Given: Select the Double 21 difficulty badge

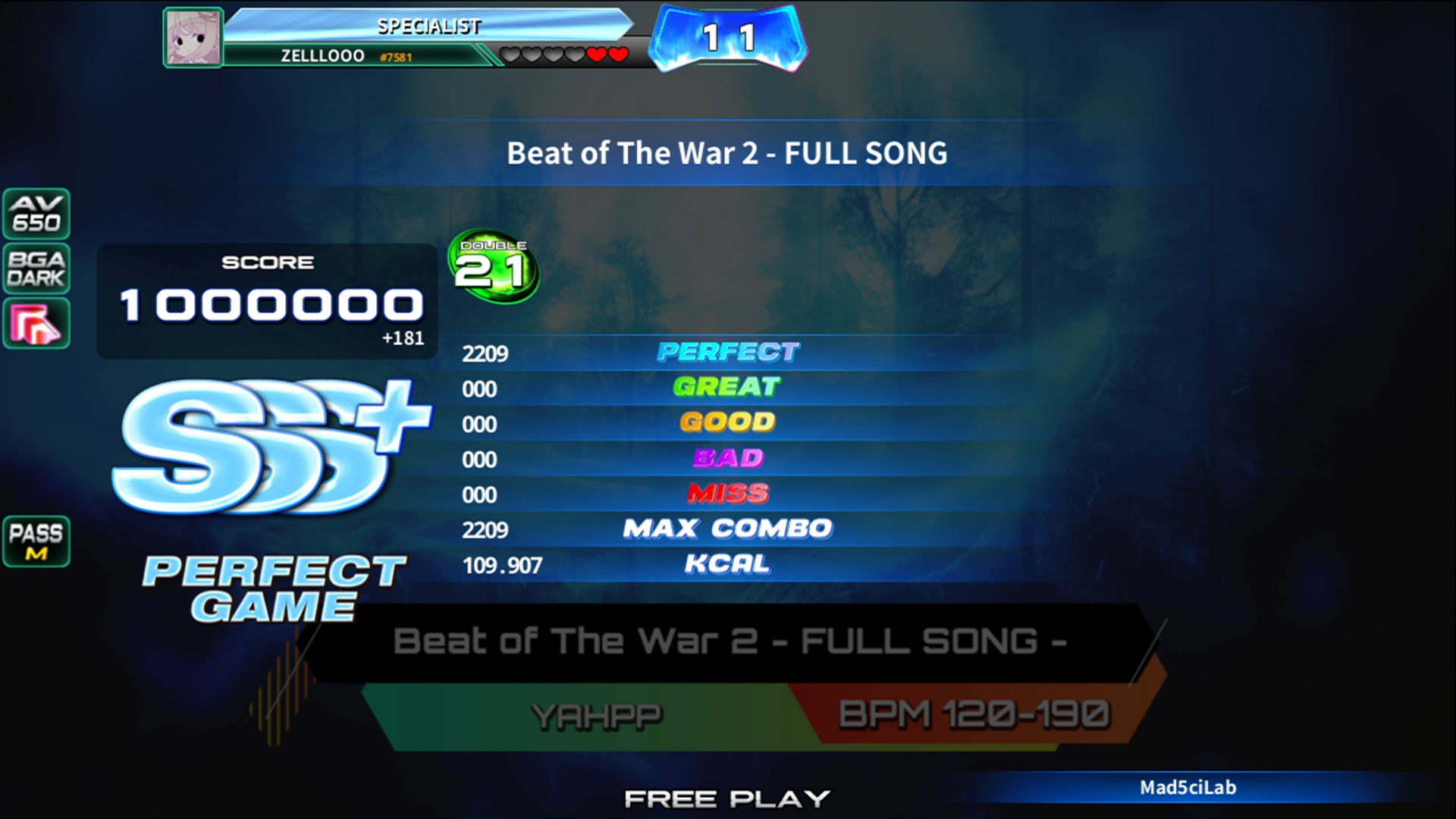Looking at the screenshot, I should [493, 267].
